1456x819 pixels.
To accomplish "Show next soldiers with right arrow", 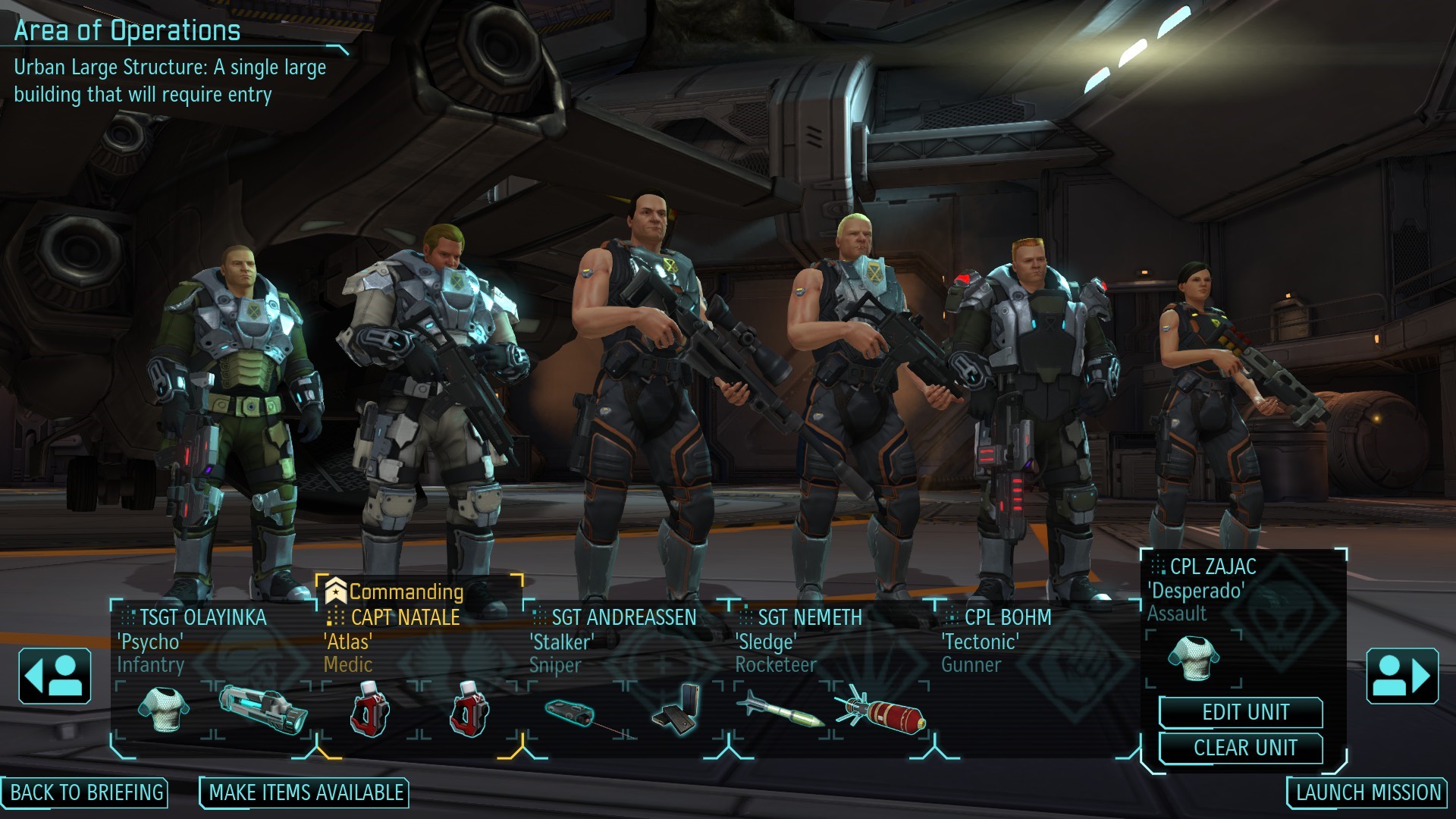I will (1401, 676).
